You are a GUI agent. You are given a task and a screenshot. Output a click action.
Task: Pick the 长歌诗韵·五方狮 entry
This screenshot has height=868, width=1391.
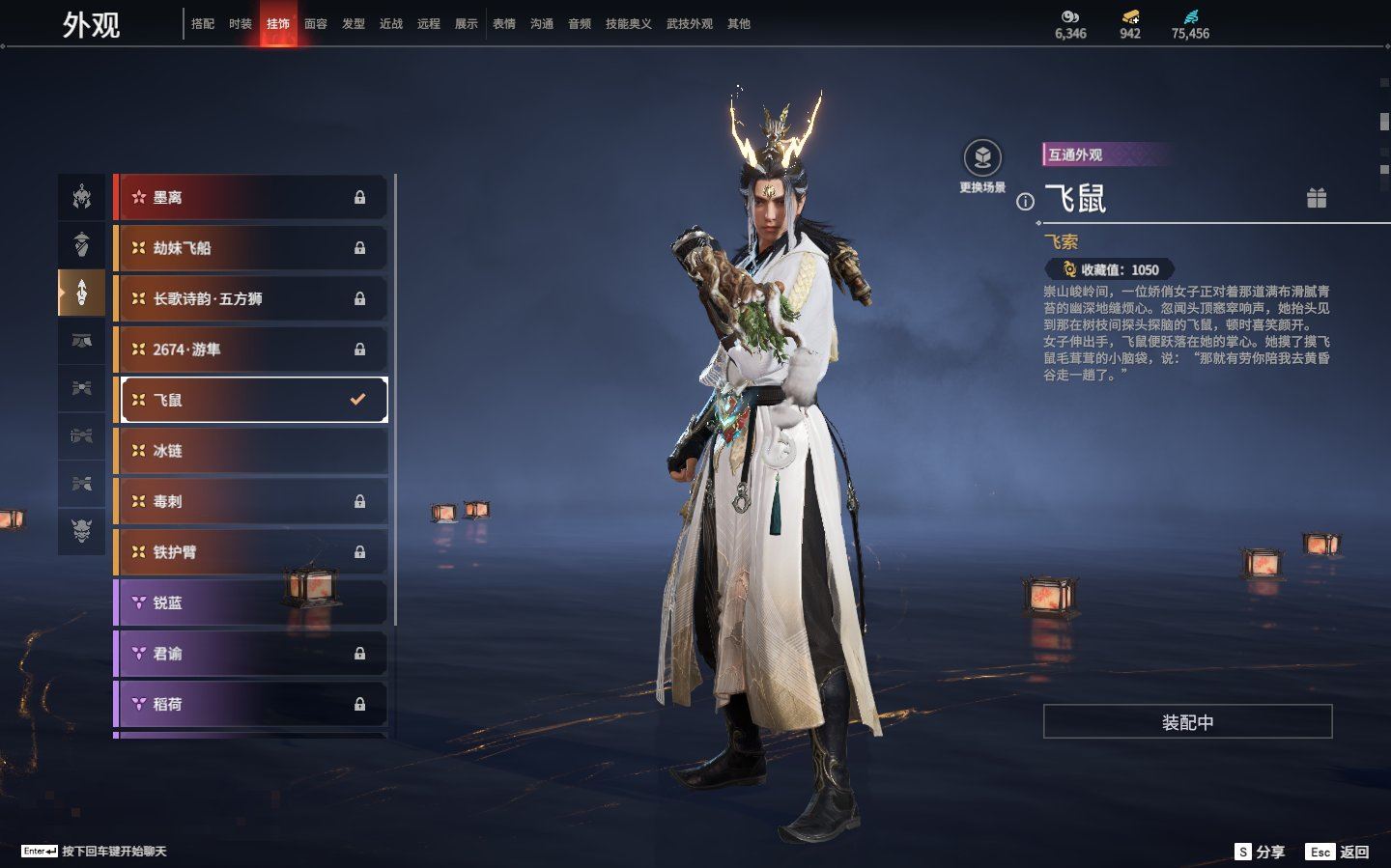[x=251, y=298]
